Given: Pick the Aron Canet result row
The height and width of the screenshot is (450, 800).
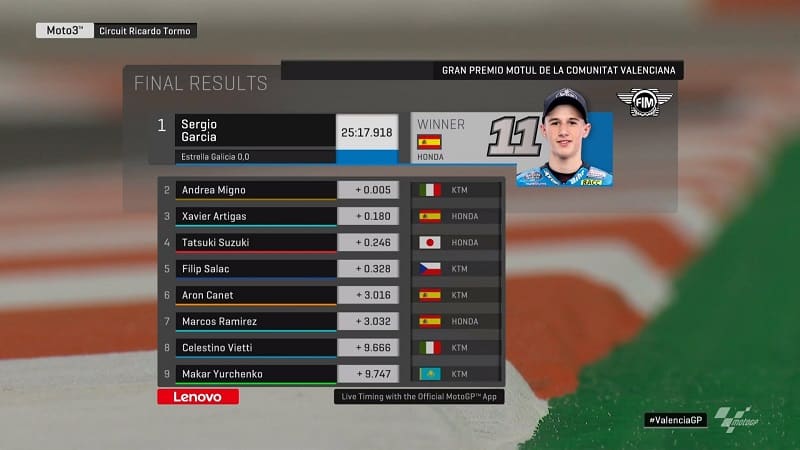Looking at the screenshot, I should [x=254, y=295].
